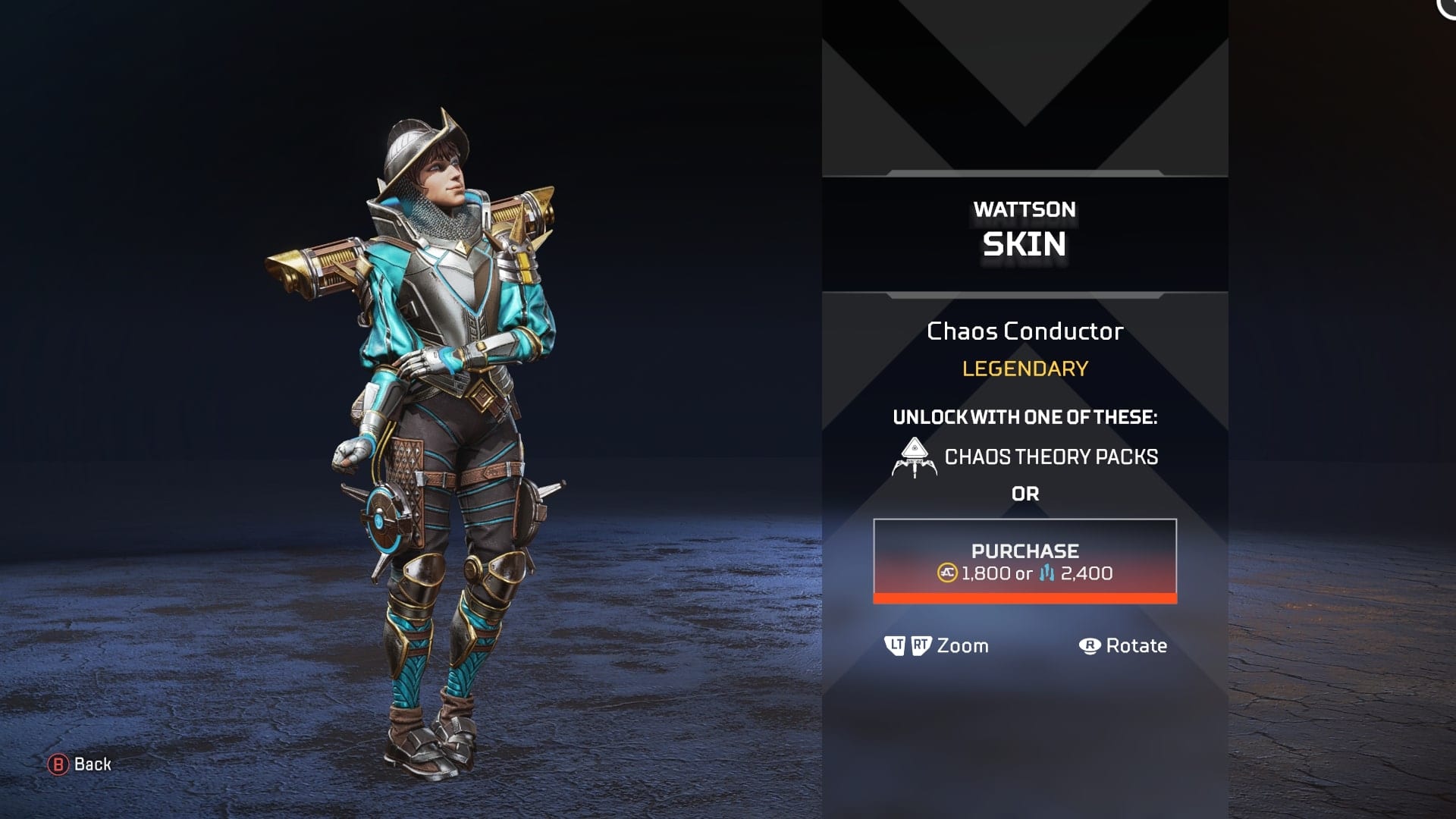Click the orange progress bar under Purchase

[1025, 600]
